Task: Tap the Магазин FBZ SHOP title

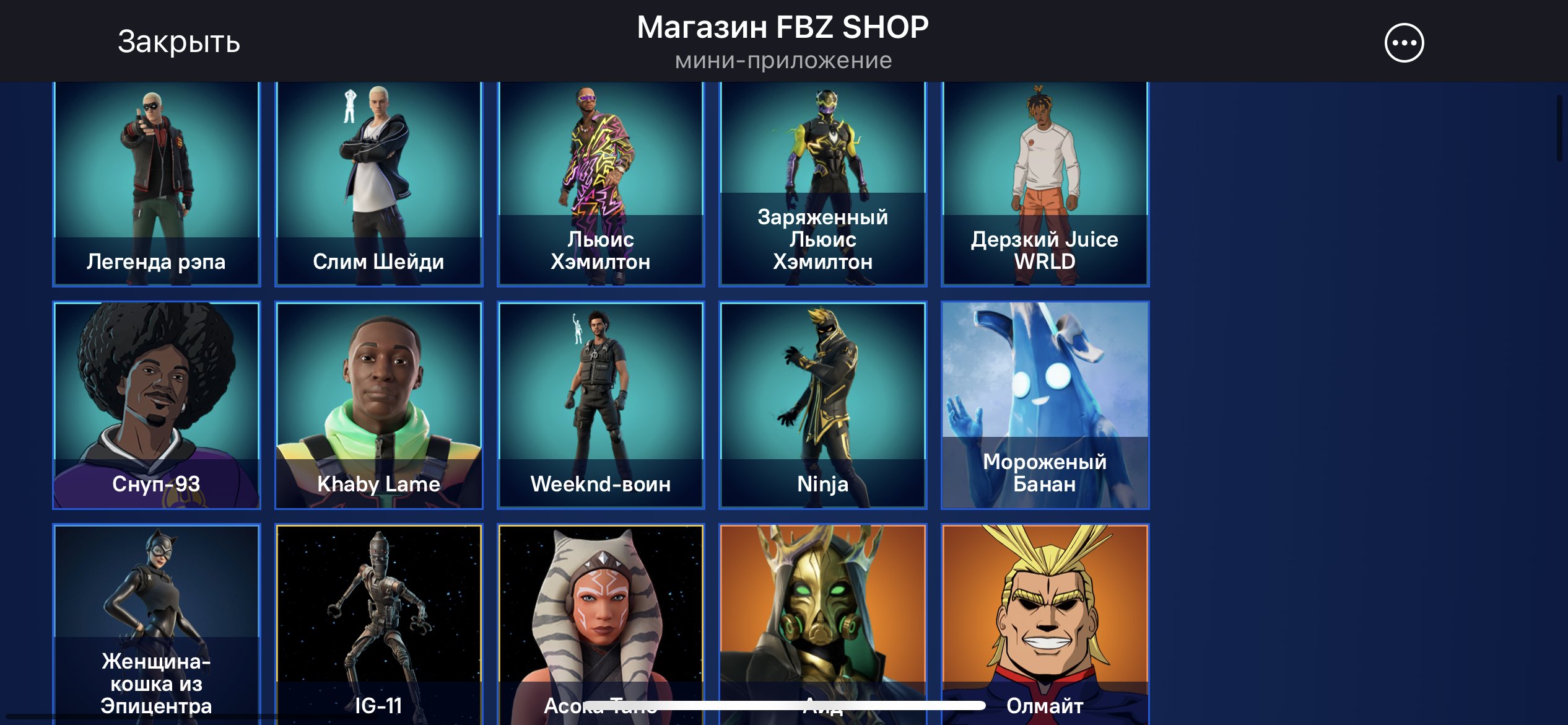Action: tap(783, 26)
